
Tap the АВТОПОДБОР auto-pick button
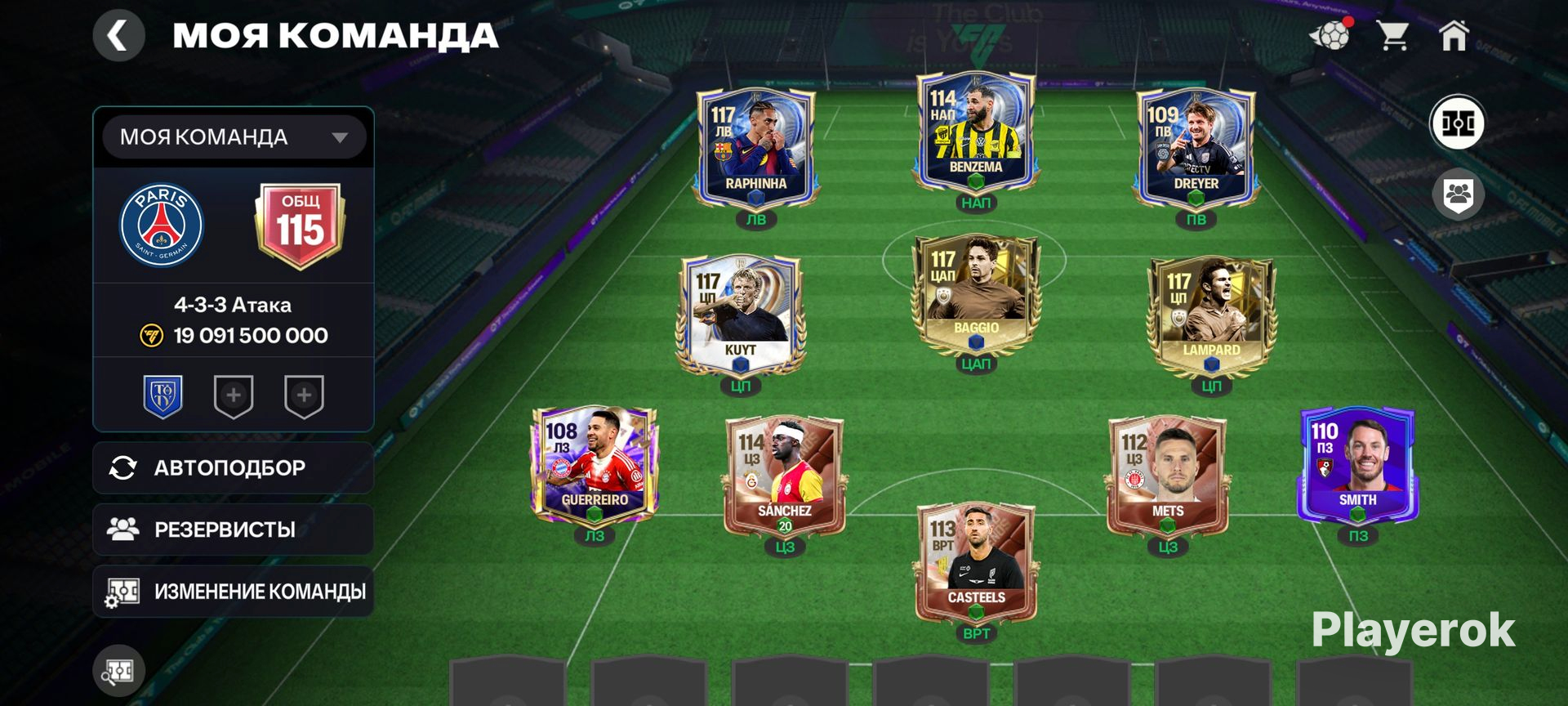pos(234,468)
